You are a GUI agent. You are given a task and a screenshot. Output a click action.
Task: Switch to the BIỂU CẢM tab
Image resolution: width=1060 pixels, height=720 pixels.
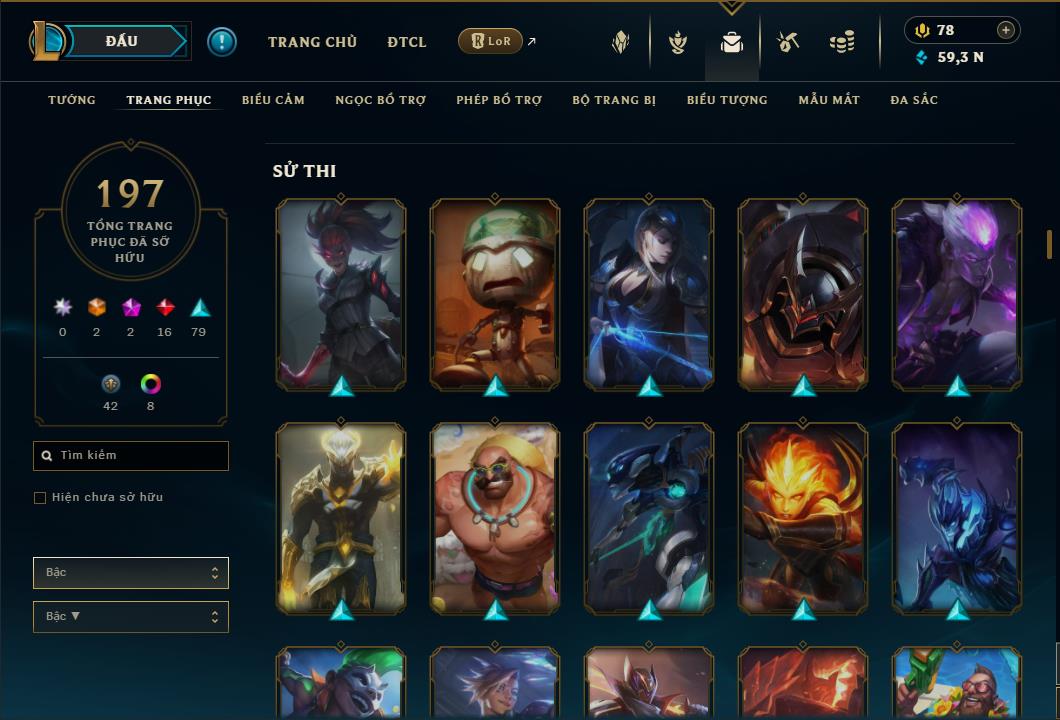tap(273, 100)
